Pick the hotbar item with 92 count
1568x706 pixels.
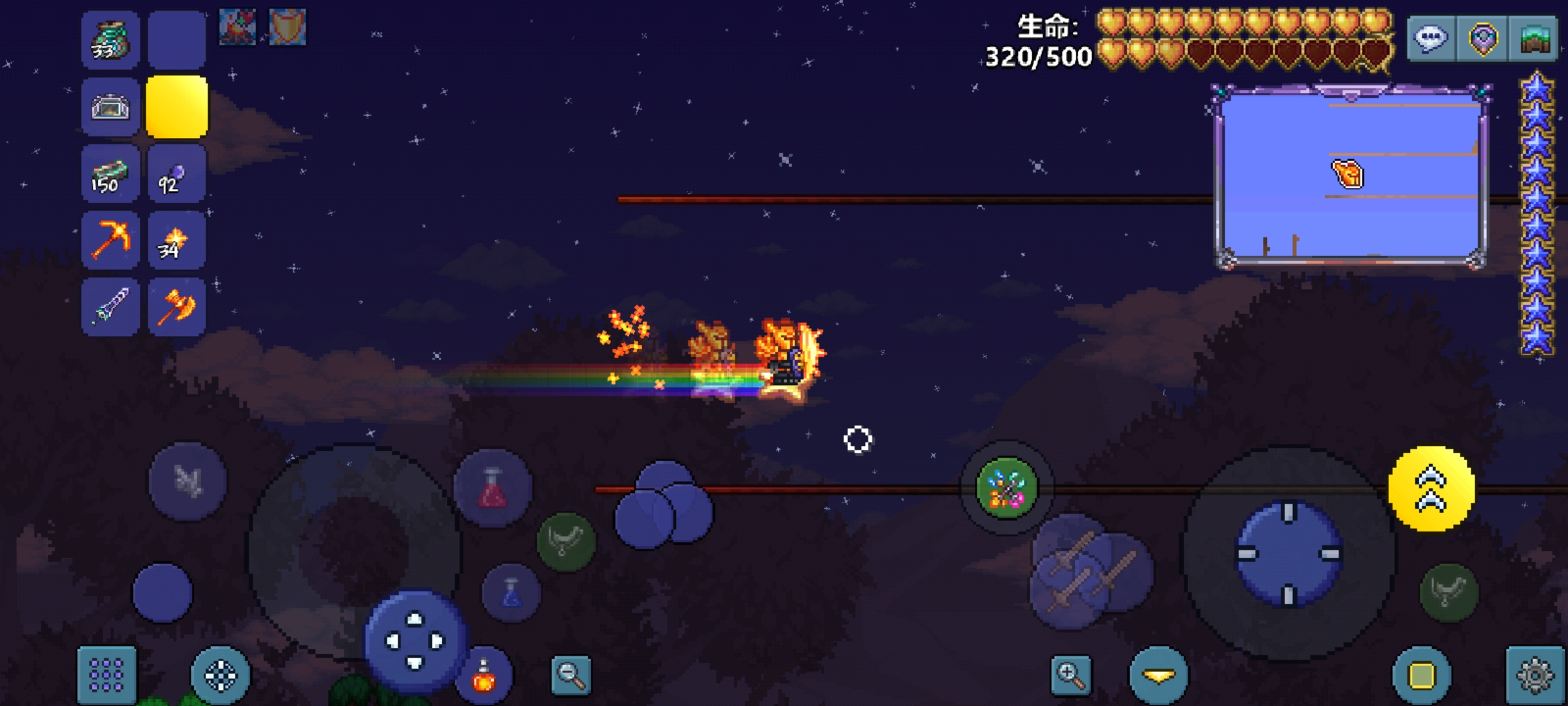click(x=176, y=175)
